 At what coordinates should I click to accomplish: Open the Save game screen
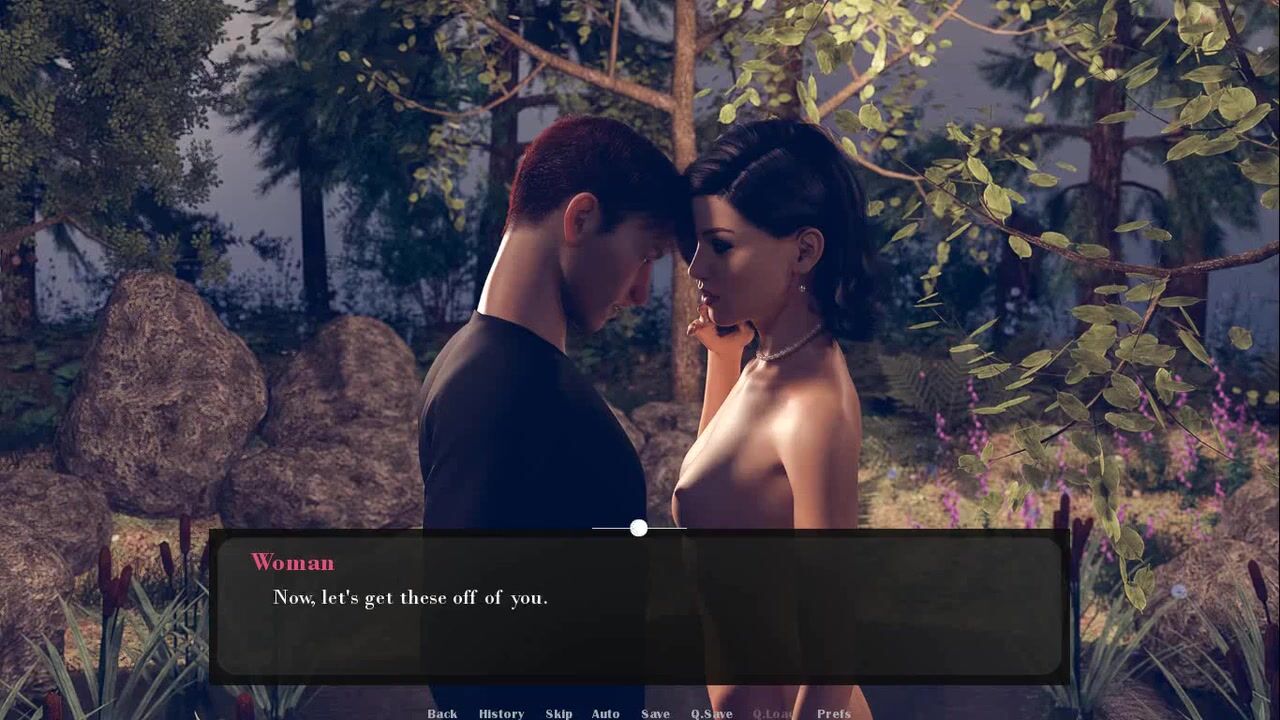[x=655, y=713]
